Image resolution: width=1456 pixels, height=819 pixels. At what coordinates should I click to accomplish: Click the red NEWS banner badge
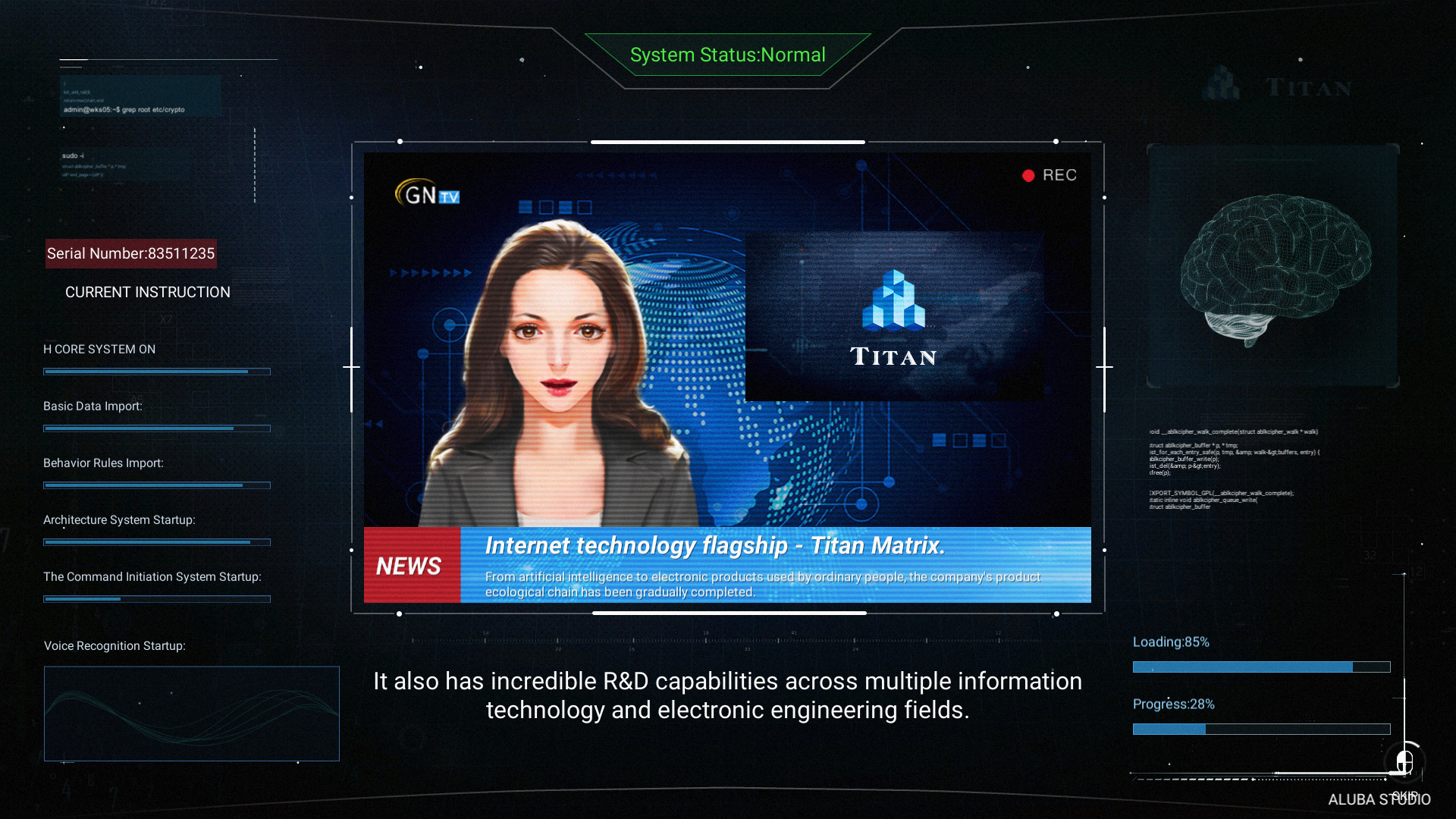click(x=410, y=565)
